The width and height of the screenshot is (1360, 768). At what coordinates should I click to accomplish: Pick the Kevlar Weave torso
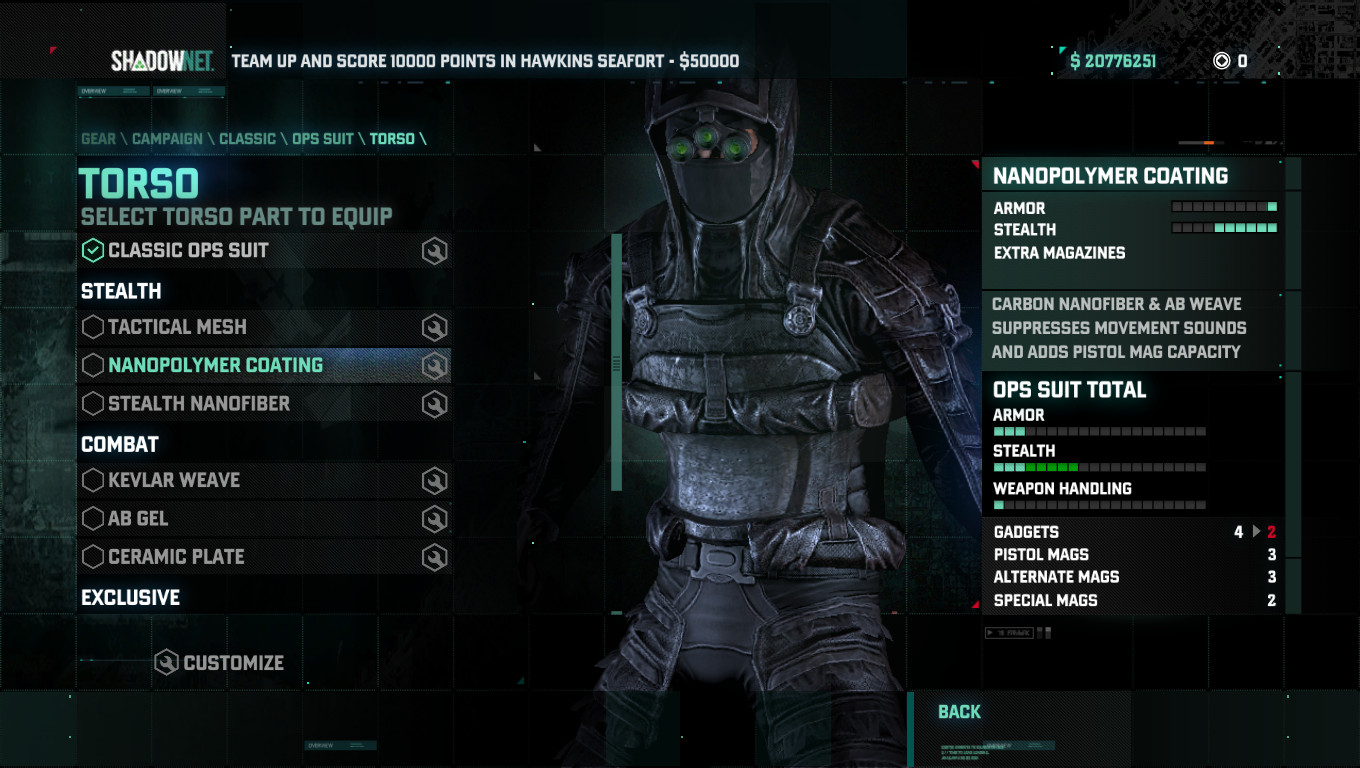(174, 480)
